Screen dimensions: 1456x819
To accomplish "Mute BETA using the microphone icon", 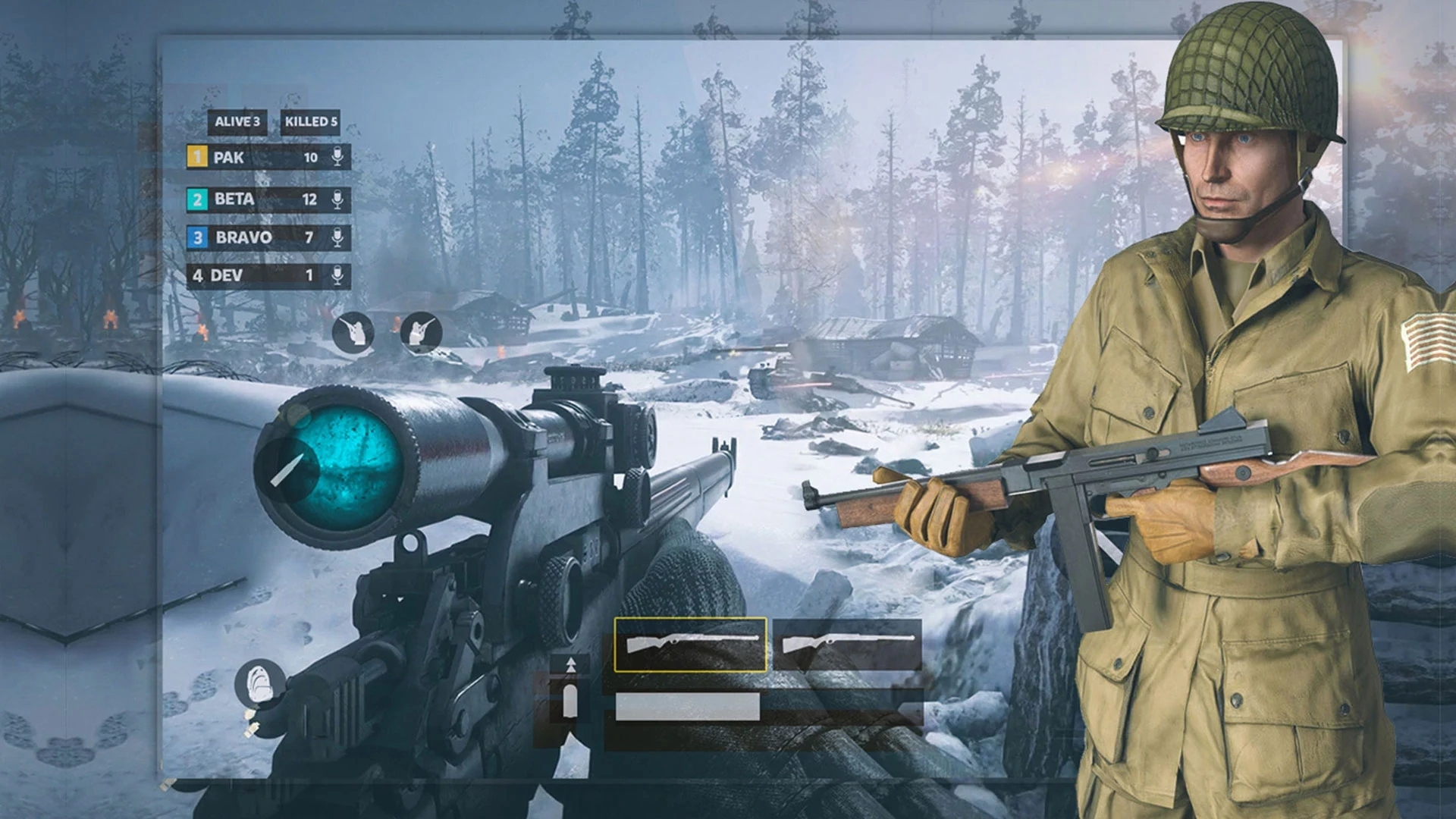I will tap(337, 199).
